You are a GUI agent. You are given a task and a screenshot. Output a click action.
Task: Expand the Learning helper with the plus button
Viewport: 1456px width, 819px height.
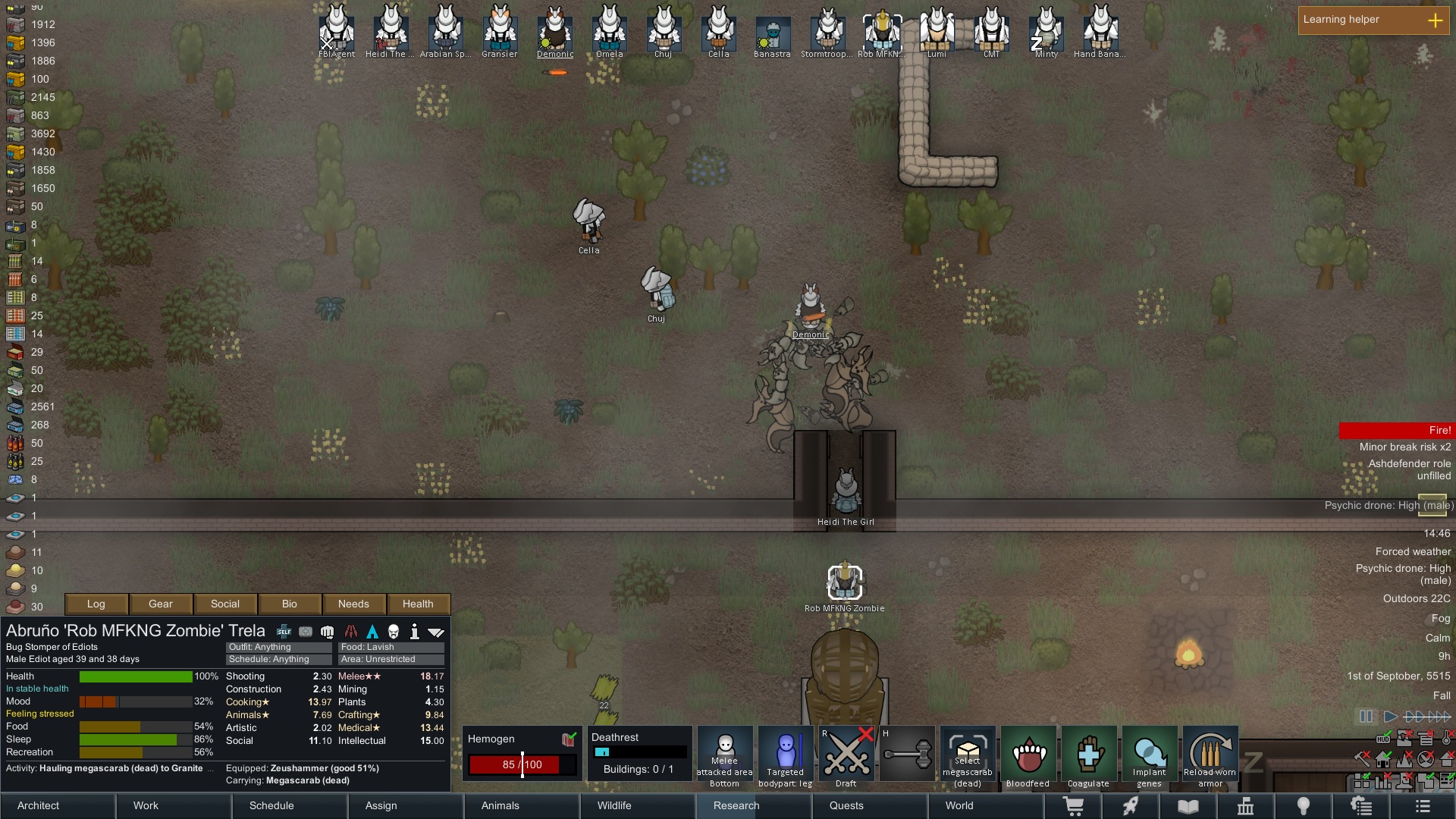[x=1436, y=21]
